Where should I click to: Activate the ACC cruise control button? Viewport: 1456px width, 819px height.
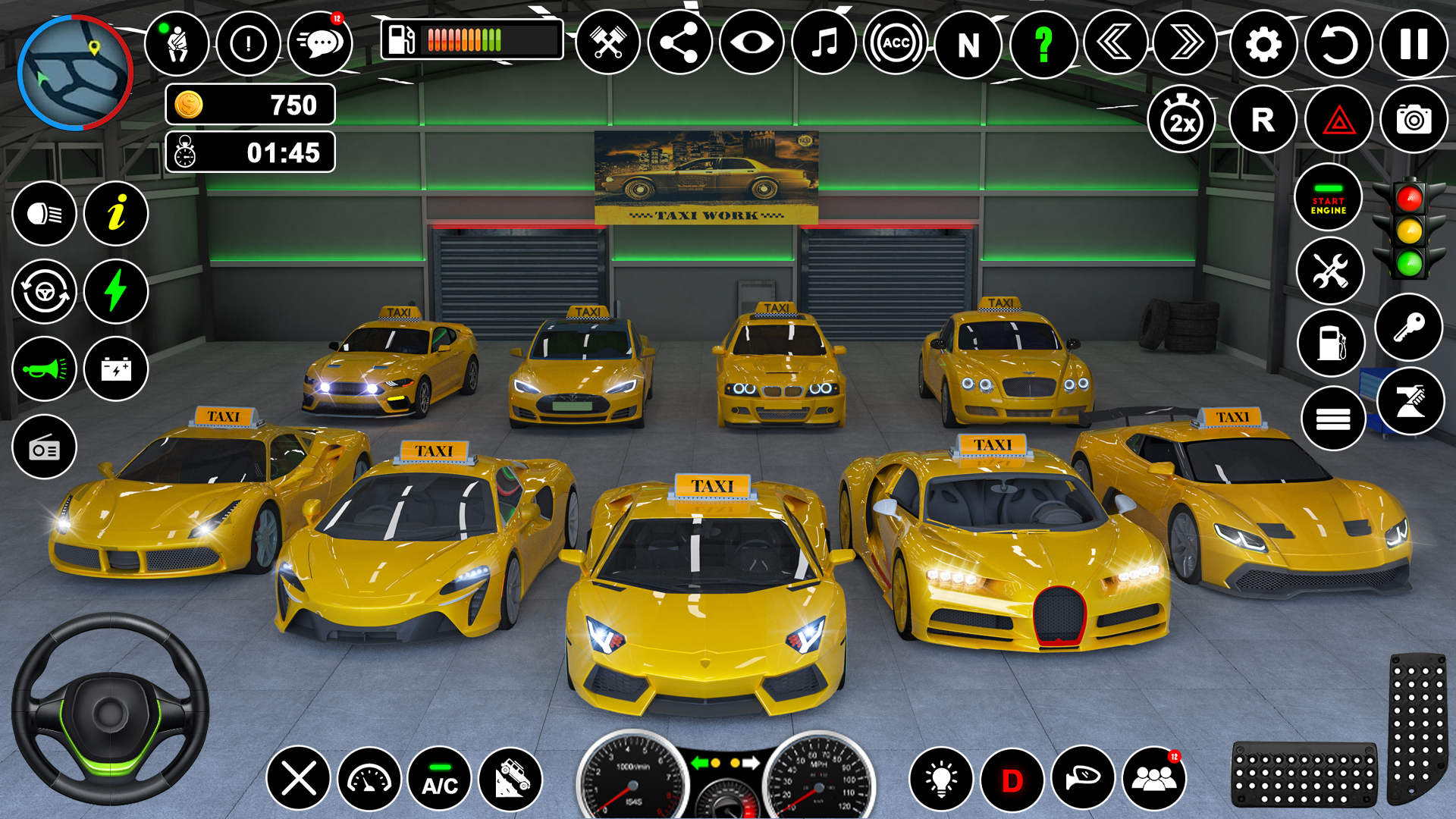pyautogui.click(x=896, y=42)
